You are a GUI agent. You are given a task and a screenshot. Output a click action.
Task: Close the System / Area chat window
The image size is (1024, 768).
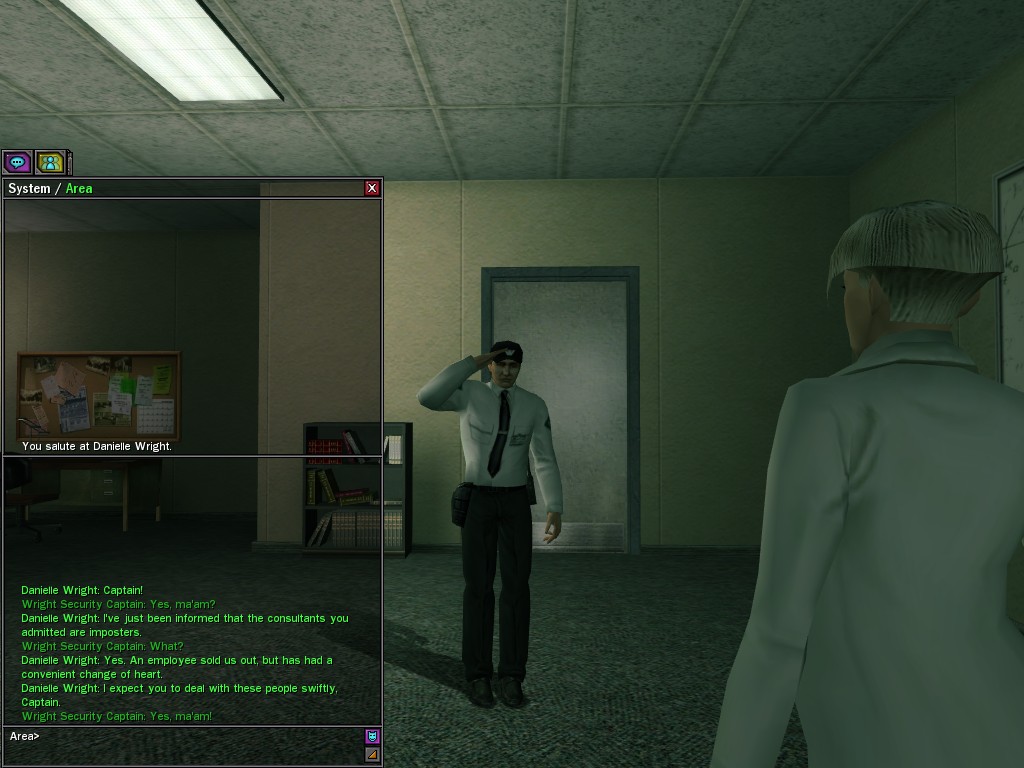click(372, 188)
